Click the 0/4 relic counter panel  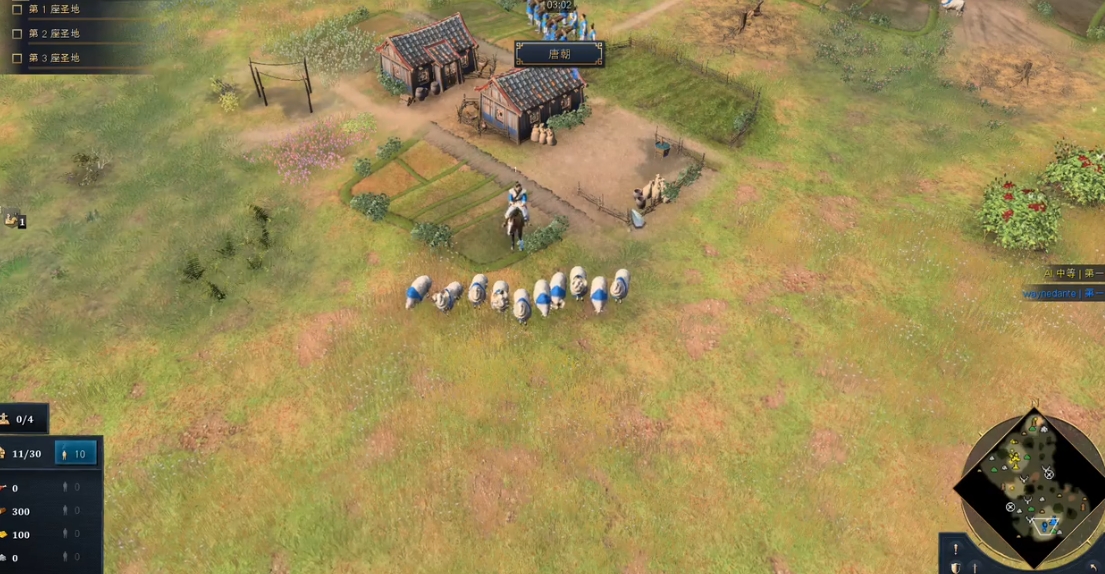(22, 419)
